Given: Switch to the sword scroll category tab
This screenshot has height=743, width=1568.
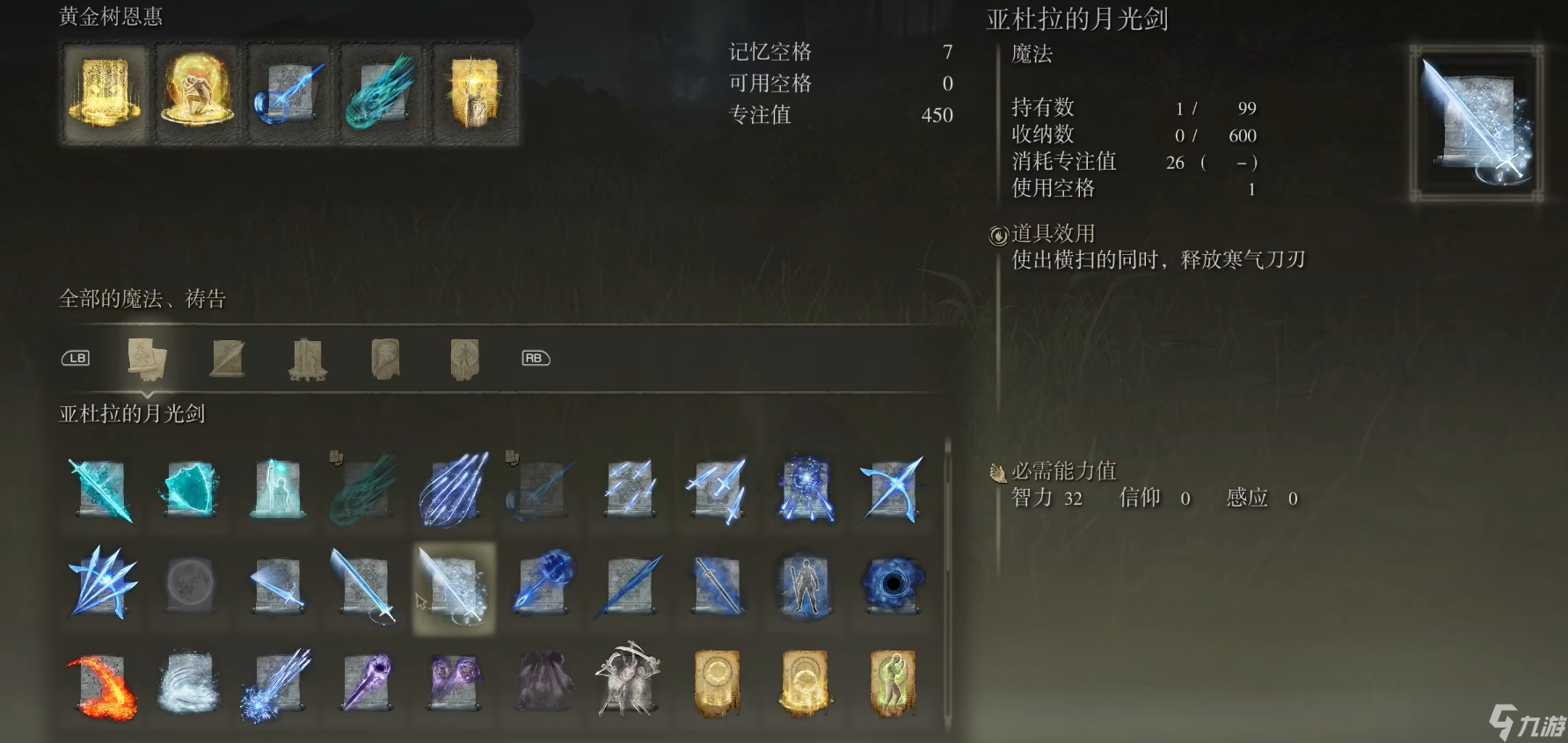Looking at the screenshot, I should click(x=227, y=359).
